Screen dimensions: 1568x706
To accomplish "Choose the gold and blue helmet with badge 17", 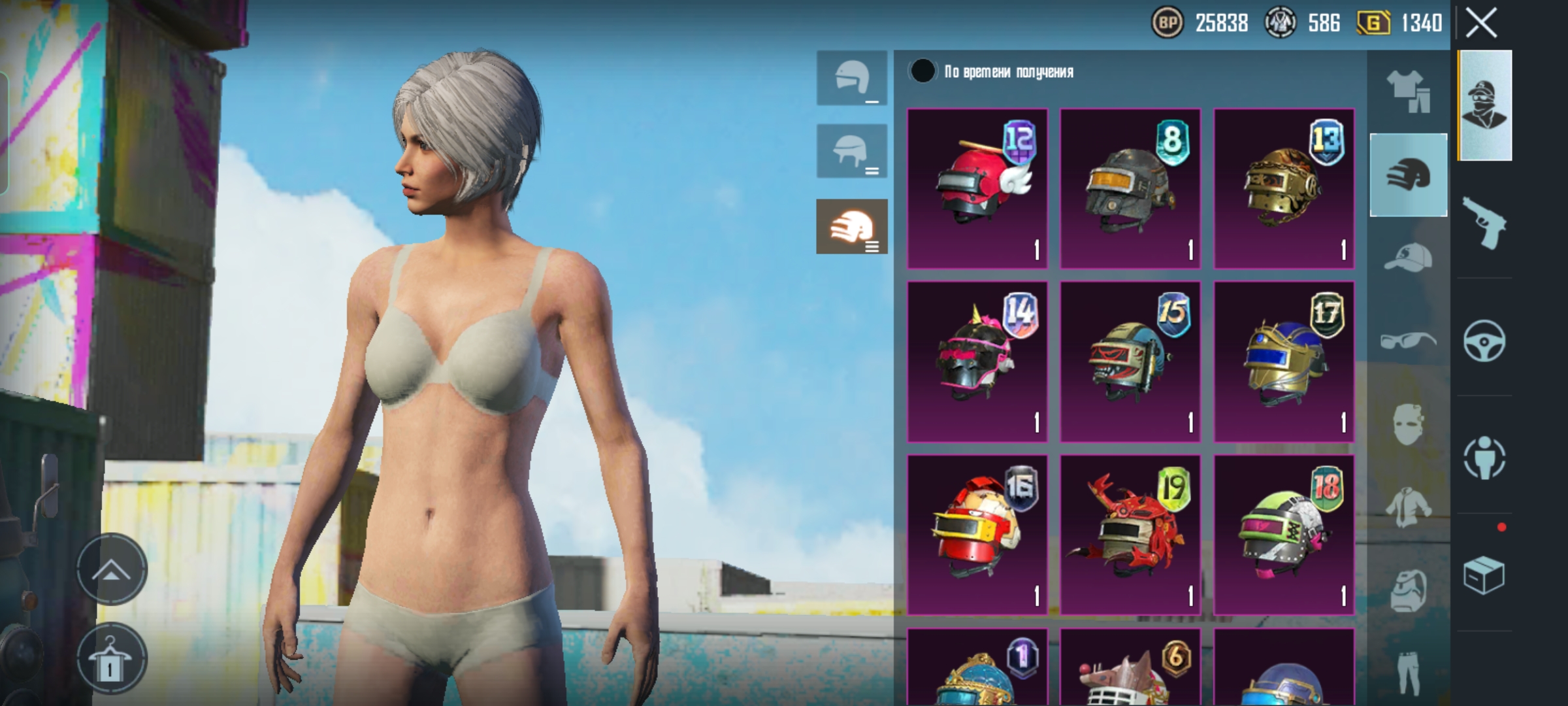I will point(1284,361).
